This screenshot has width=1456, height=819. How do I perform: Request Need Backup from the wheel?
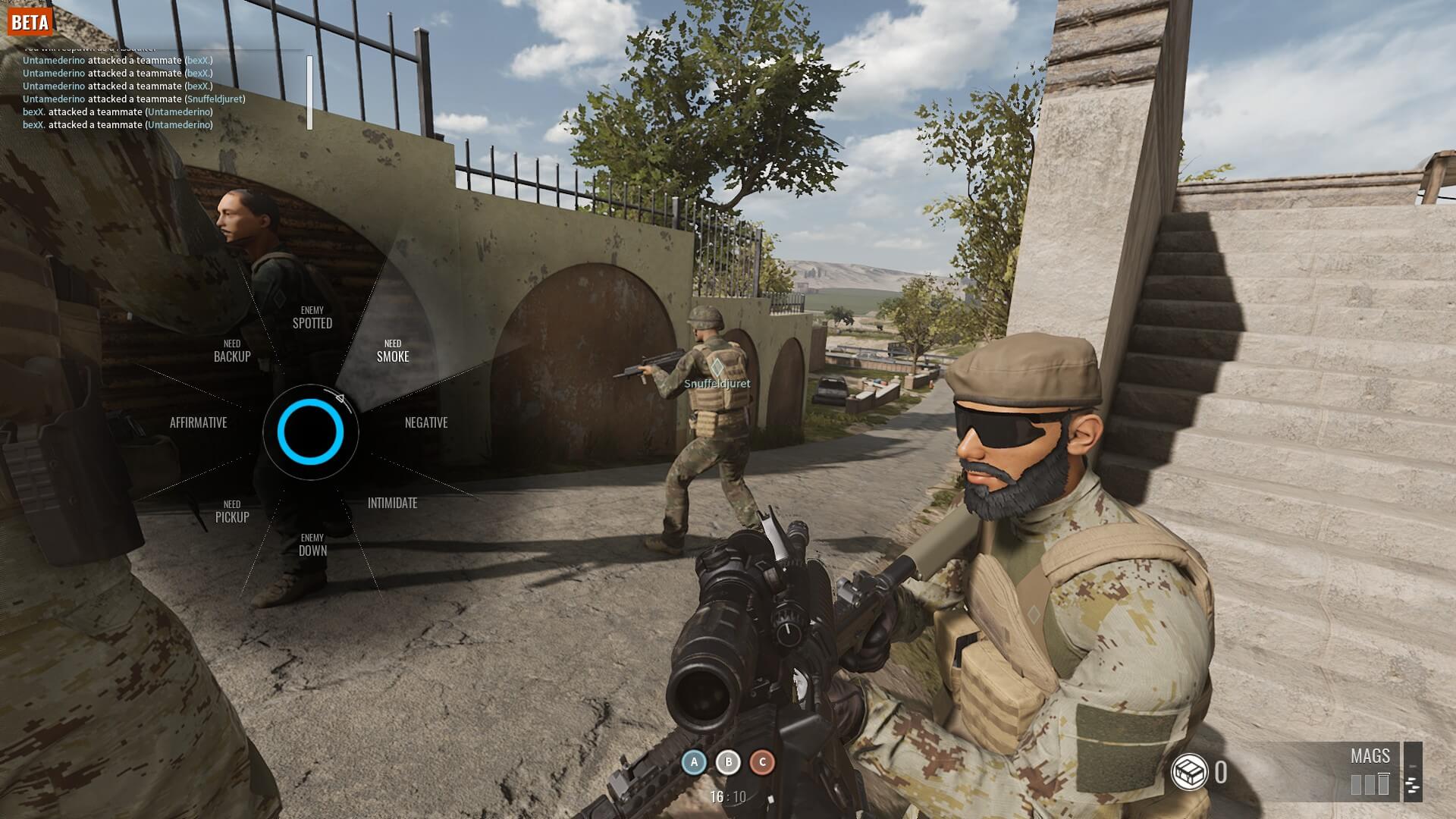tap(232, 352)
